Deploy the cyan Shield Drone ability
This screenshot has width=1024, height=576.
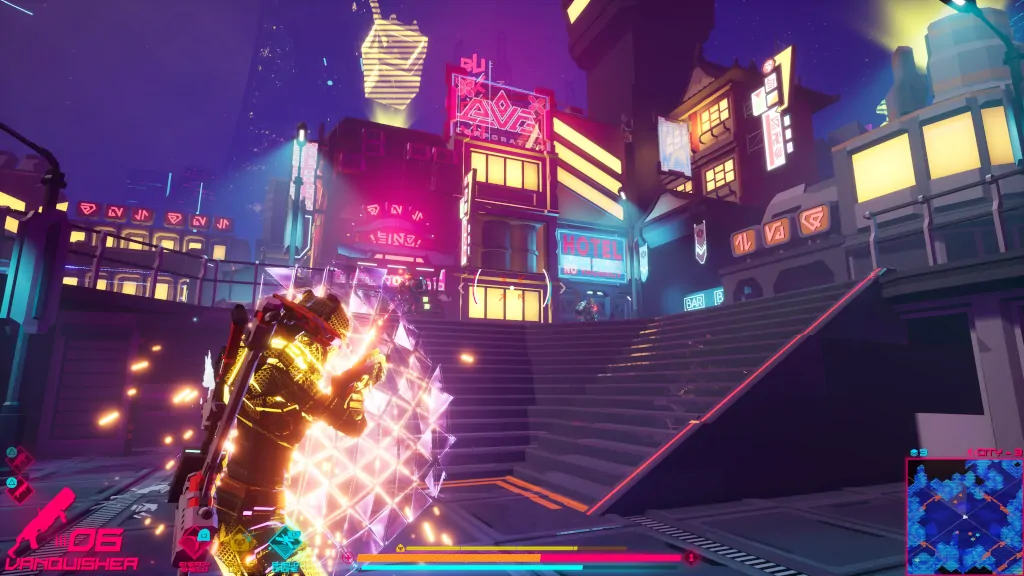[285, 543]
